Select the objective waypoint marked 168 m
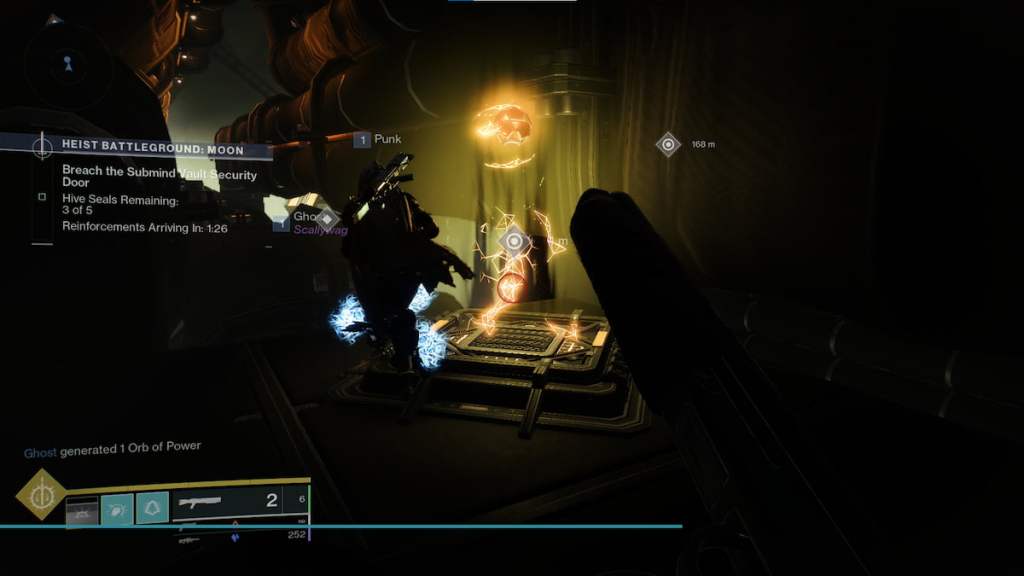The image size is (1024, 576). coord(668,145)
